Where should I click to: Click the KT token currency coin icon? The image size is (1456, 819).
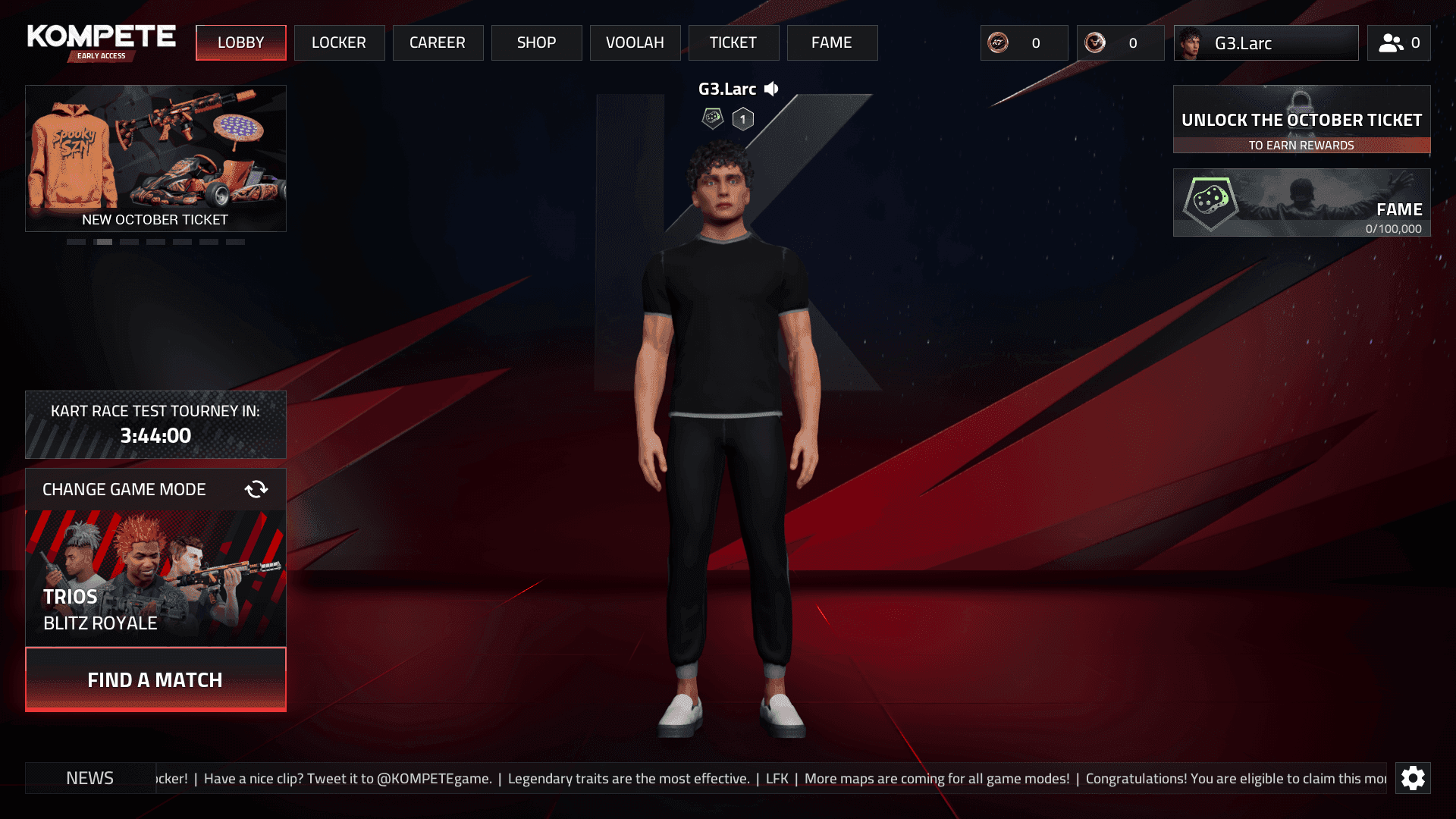pyautogui.click(x=996, y=42)
